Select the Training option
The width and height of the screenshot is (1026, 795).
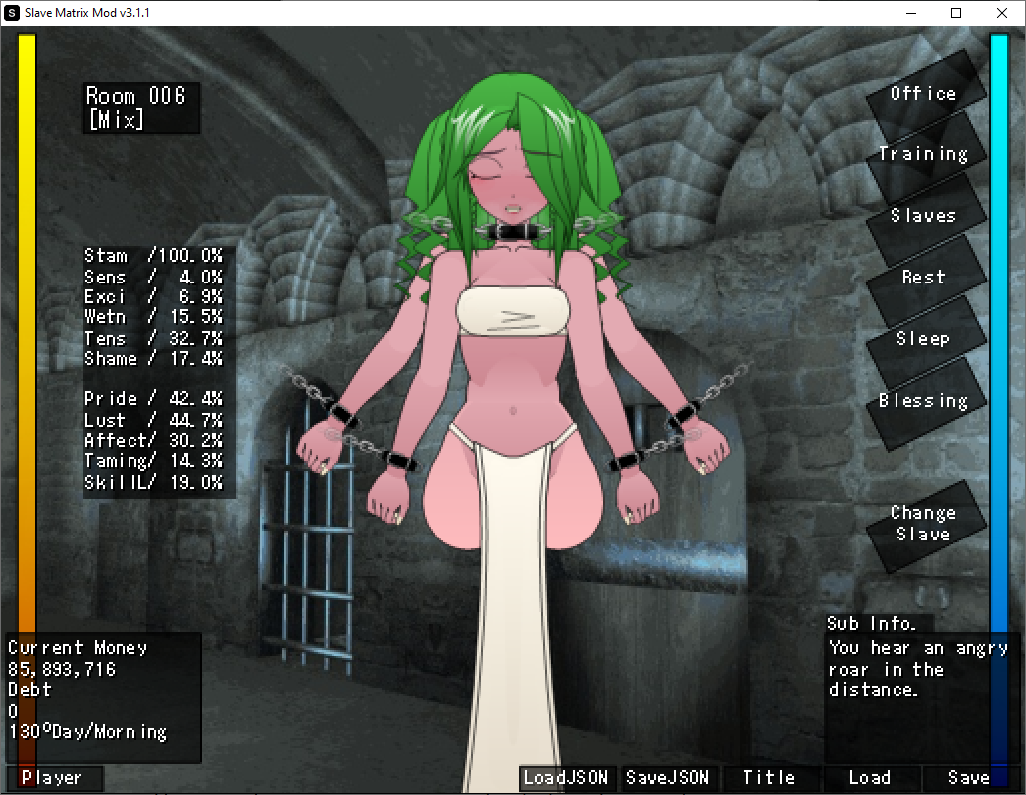(923, 155)
